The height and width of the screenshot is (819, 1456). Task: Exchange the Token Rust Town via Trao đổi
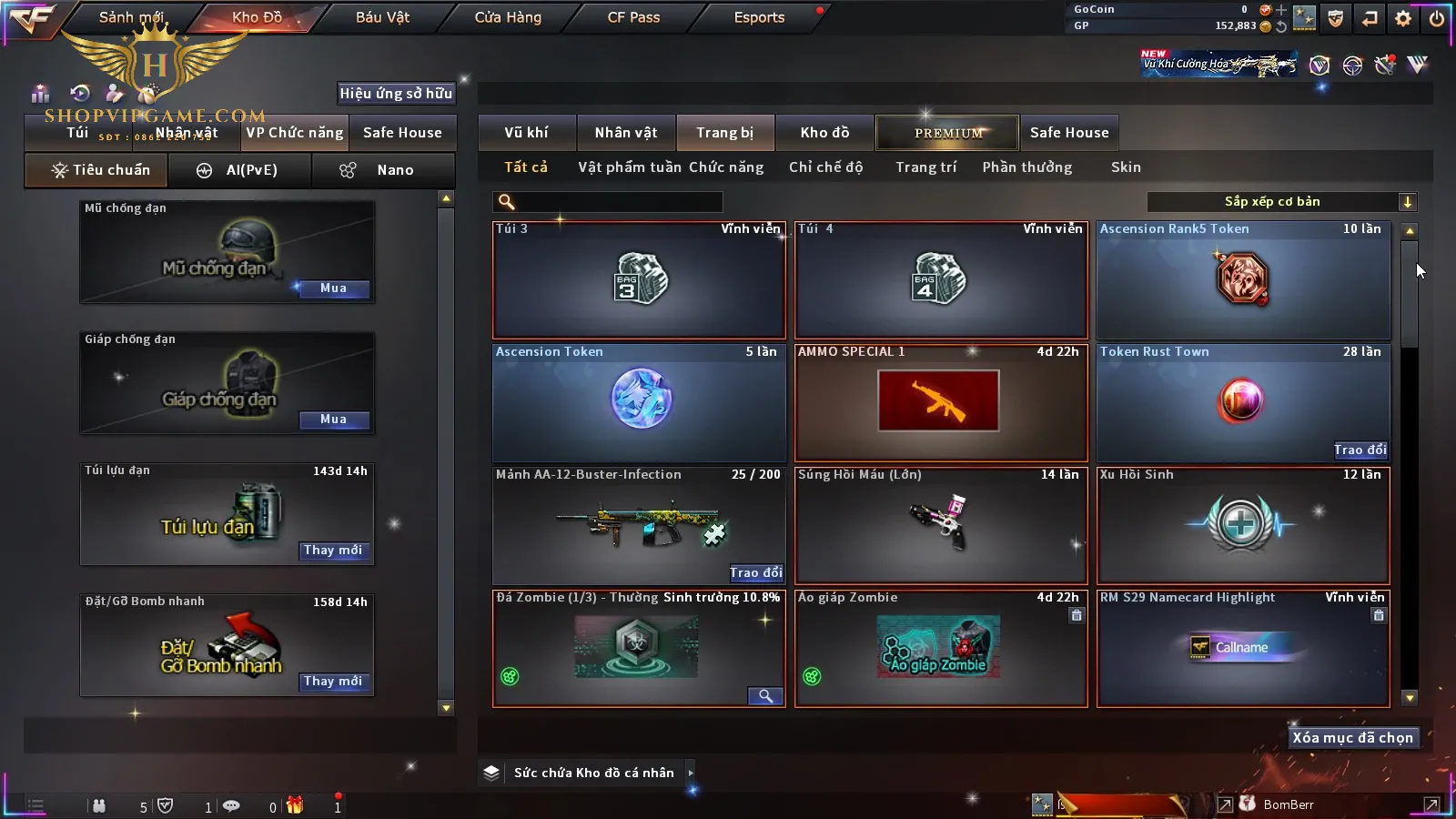click(1360, 450)
